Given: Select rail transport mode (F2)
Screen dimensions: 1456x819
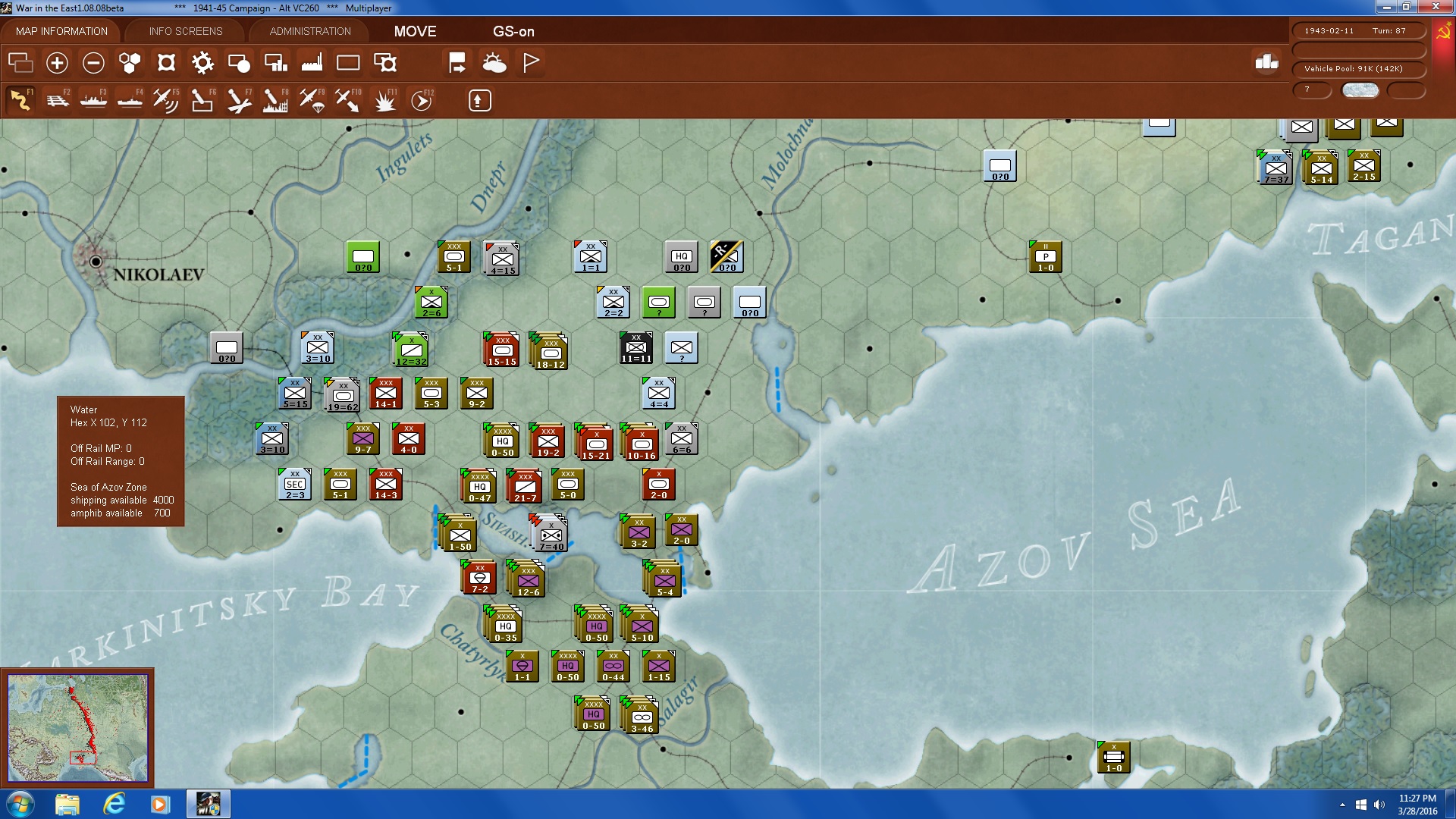Looking at the screenshot, I should (x=58, y=99).
